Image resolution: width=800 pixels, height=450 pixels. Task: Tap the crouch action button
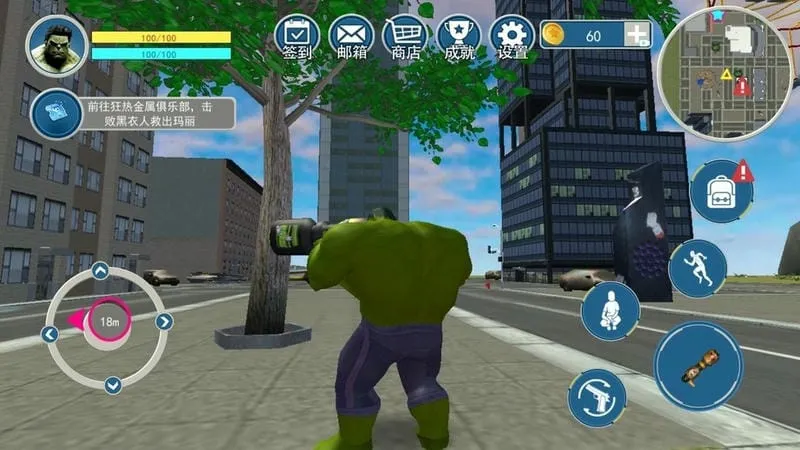[x=610, y=311]
